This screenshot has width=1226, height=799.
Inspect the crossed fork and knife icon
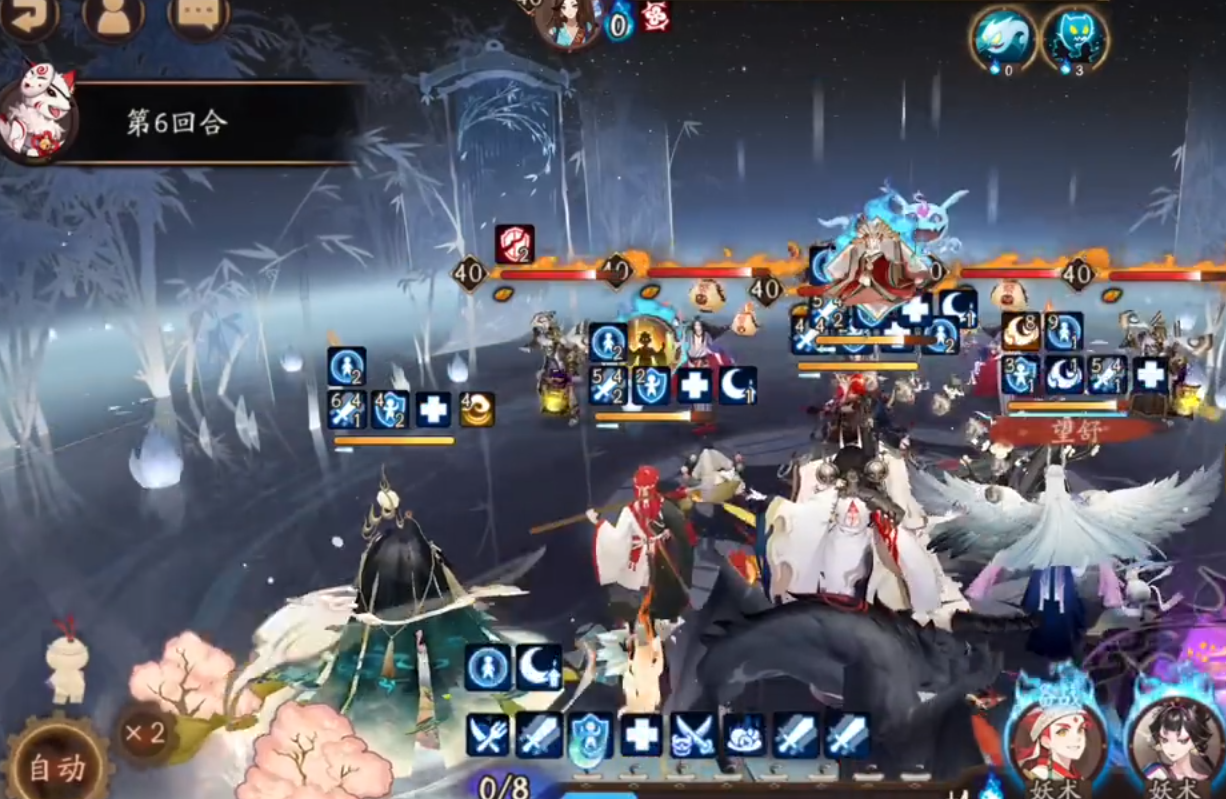(488, 735)
